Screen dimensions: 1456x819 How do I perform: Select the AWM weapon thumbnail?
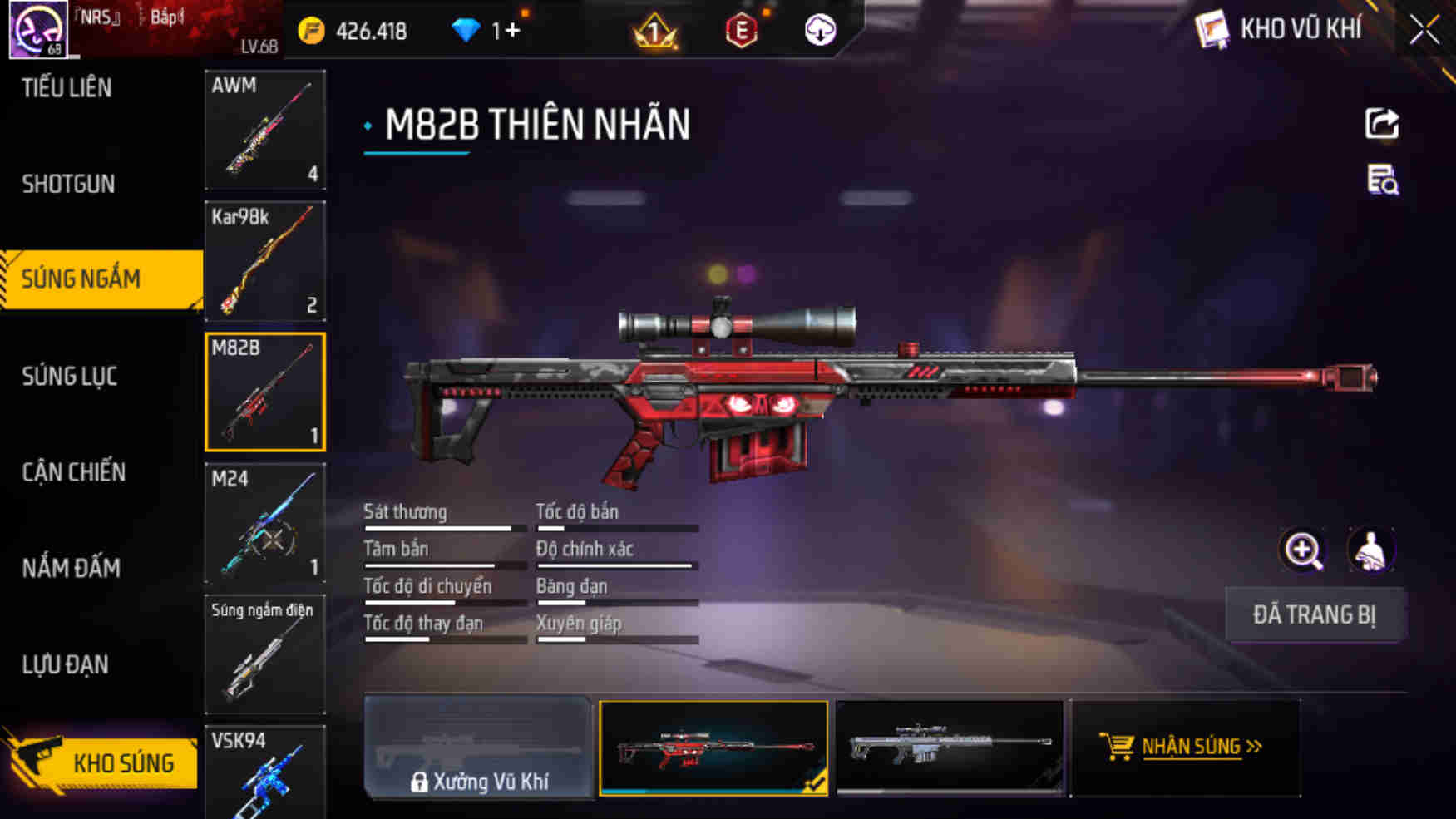[x=264, y=129]
